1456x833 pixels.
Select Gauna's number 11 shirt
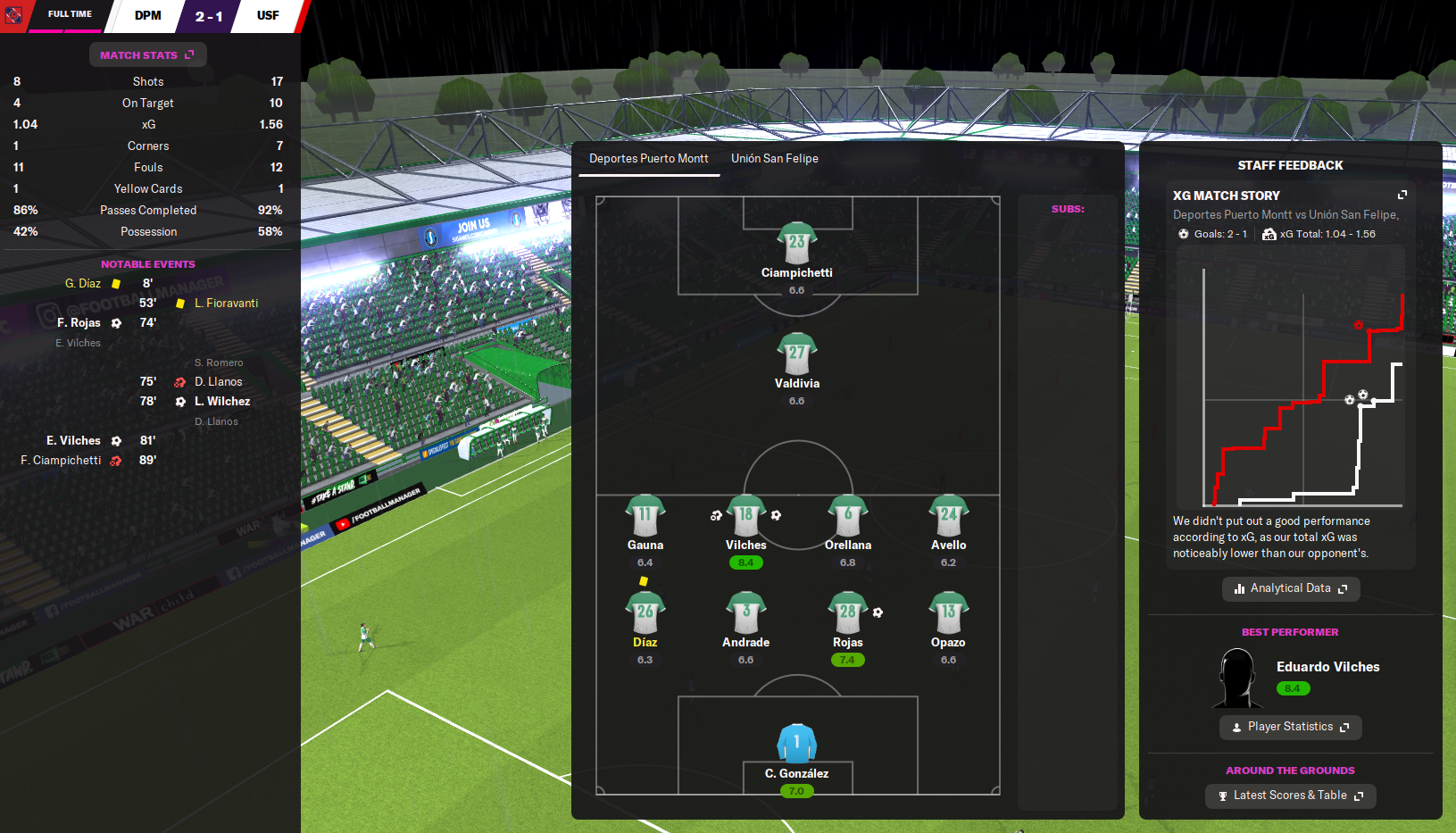point(645,515)
